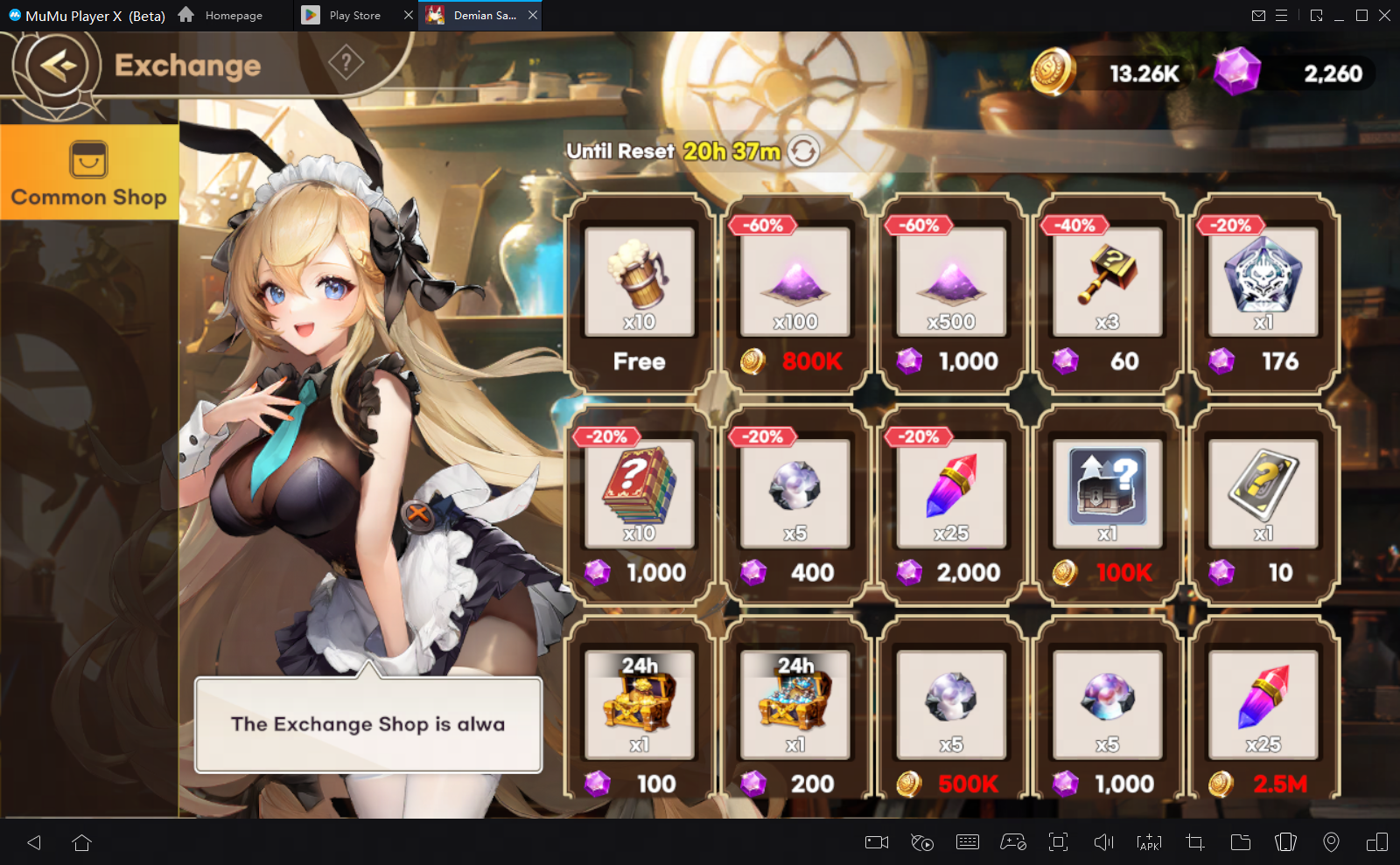The image size is (1400, 865).
Task: Open the Exchange help question mark
Action: point(346,63)
